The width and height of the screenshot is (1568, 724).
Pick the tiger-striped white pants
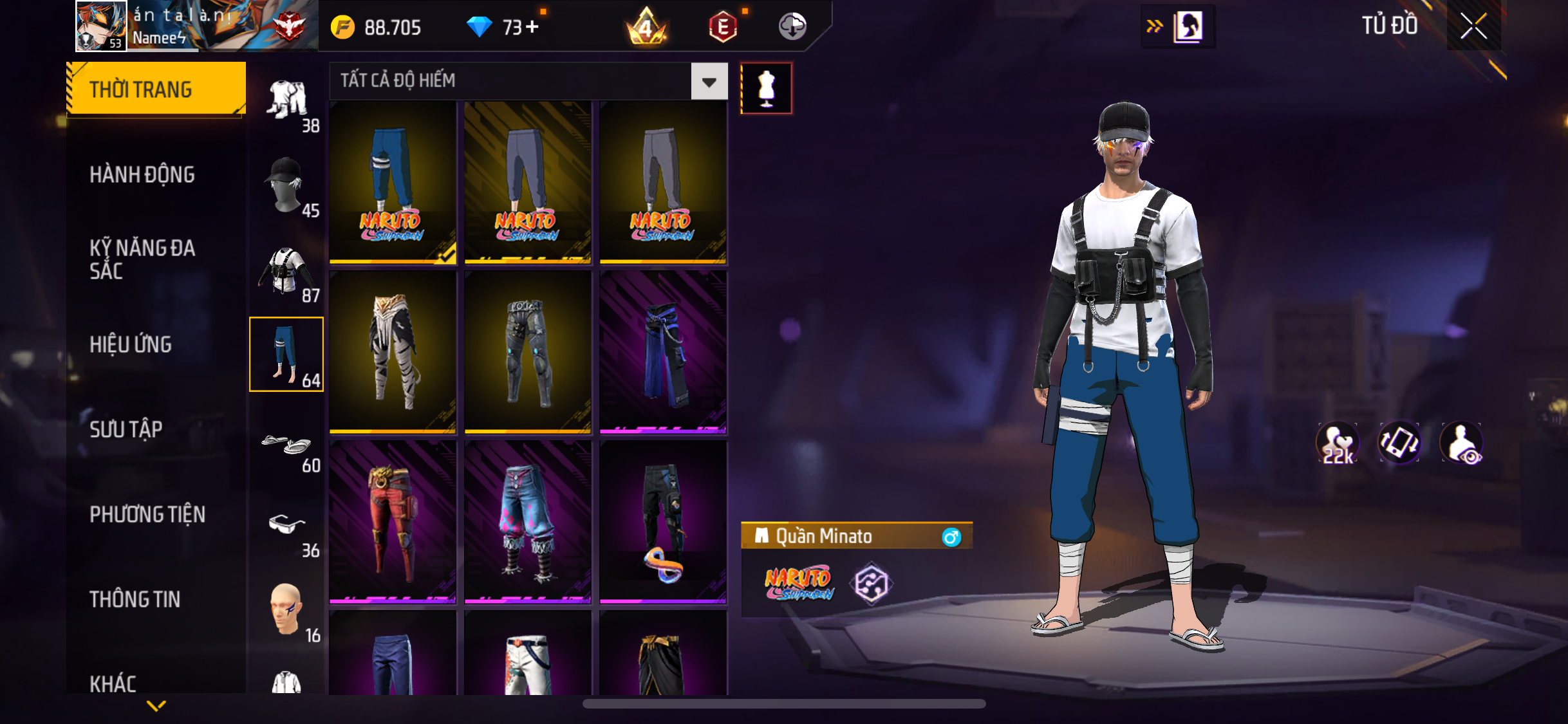[393, 352]
